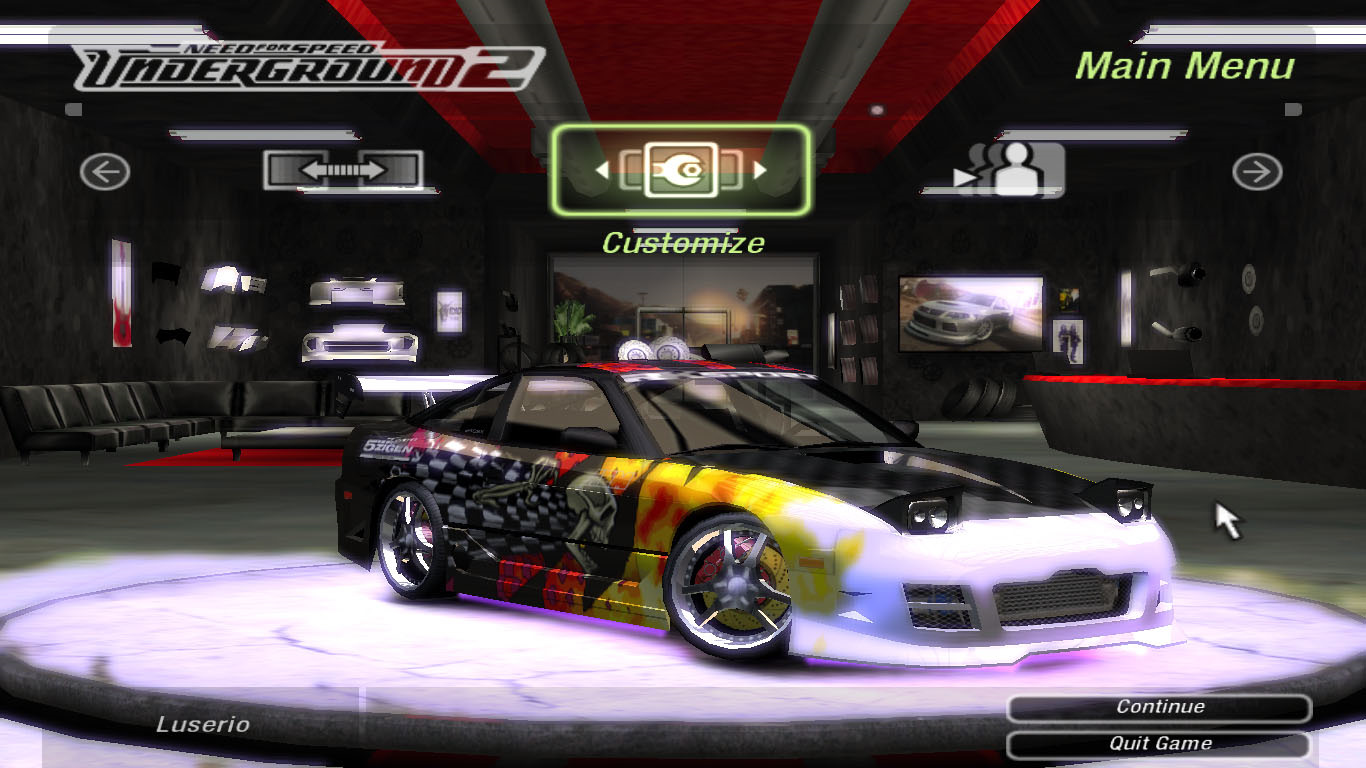Select the double-arrow menu icon
Viewport: 1366px width, 768px height.
point(343,170)
